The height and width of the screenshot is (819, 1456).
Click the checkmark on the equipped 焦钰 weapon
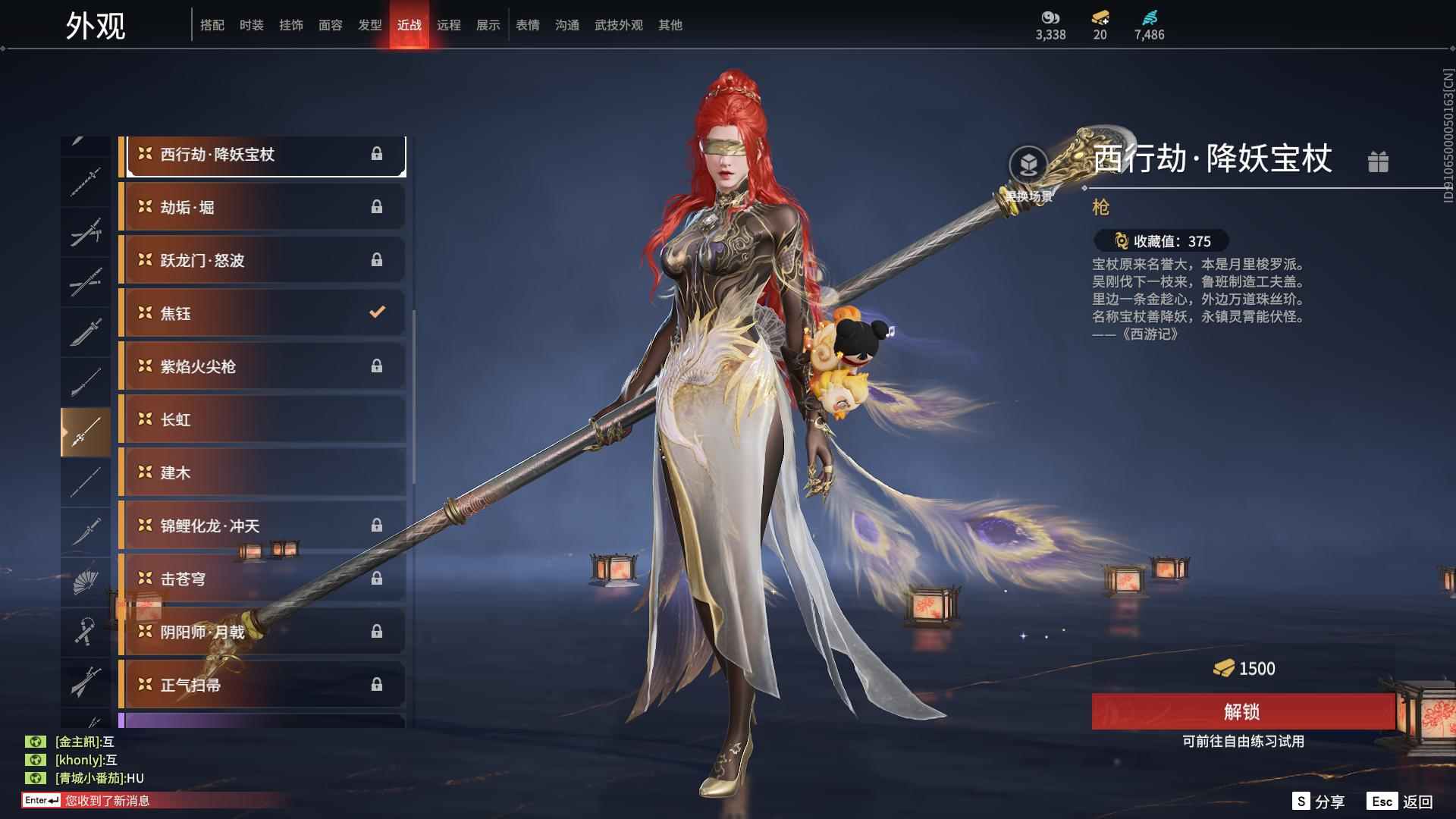pyautogui.click(x=375, y=312)
